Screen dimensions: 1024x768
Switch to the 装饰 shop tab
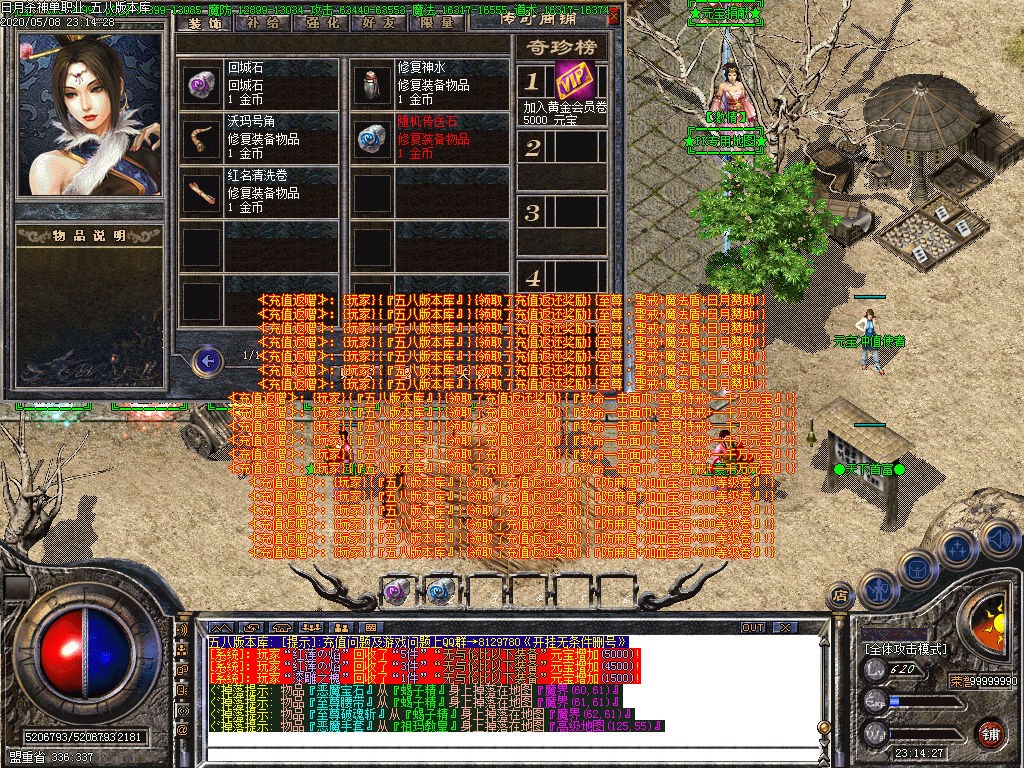pos(202,21)
